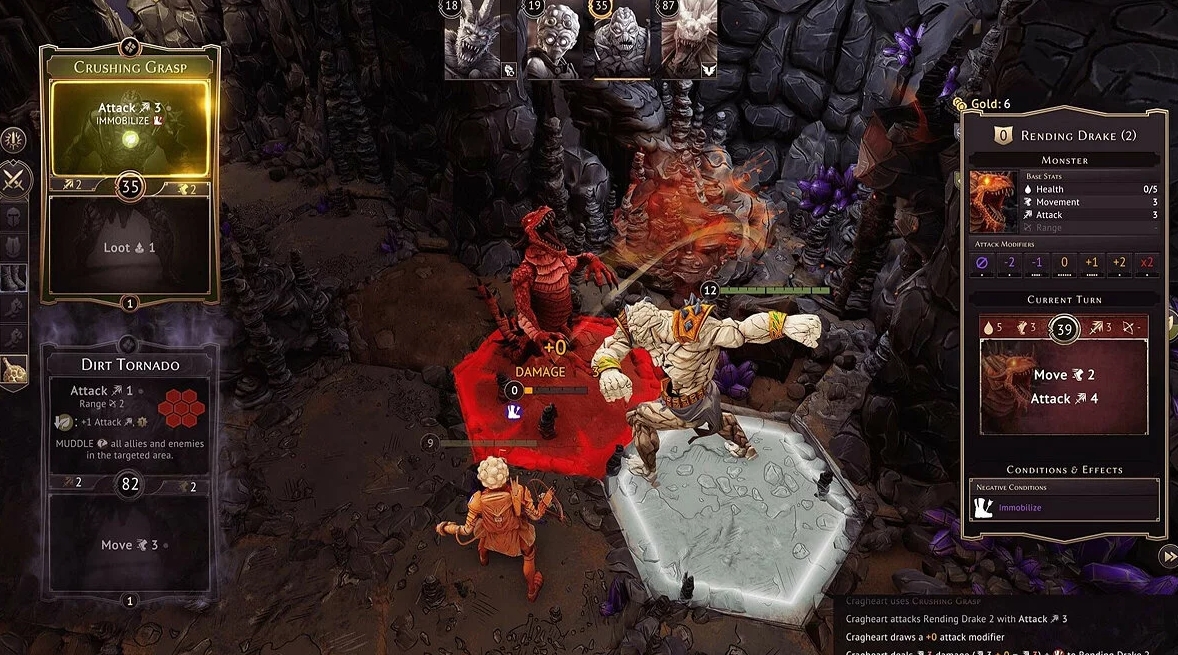Choose the Loot 1 bottom action
This screenshot has width=1178, height=655.
[x=129, y=246]
